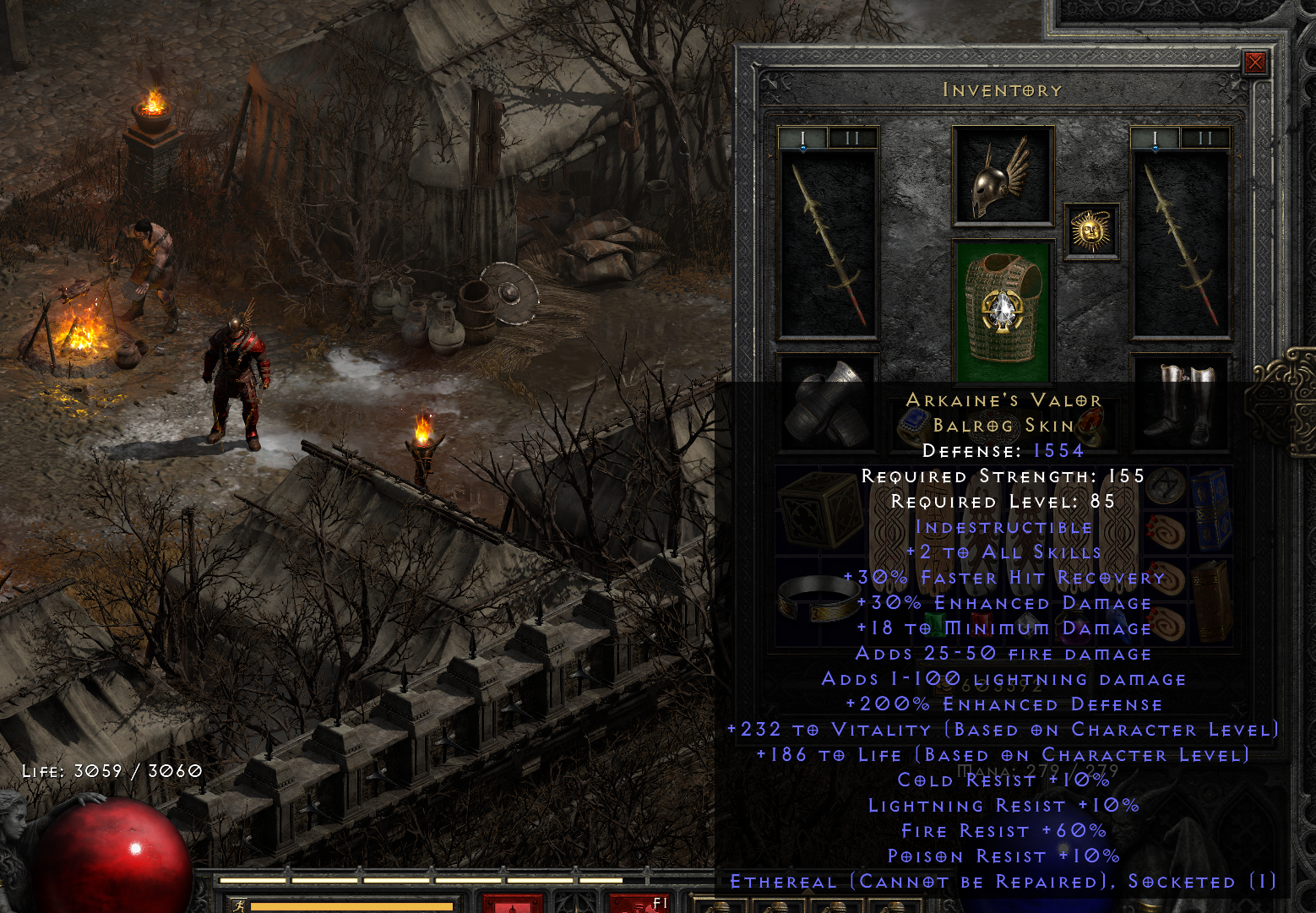
Task: Click the amulet in the amulet slot
Action: point(1092,230)
